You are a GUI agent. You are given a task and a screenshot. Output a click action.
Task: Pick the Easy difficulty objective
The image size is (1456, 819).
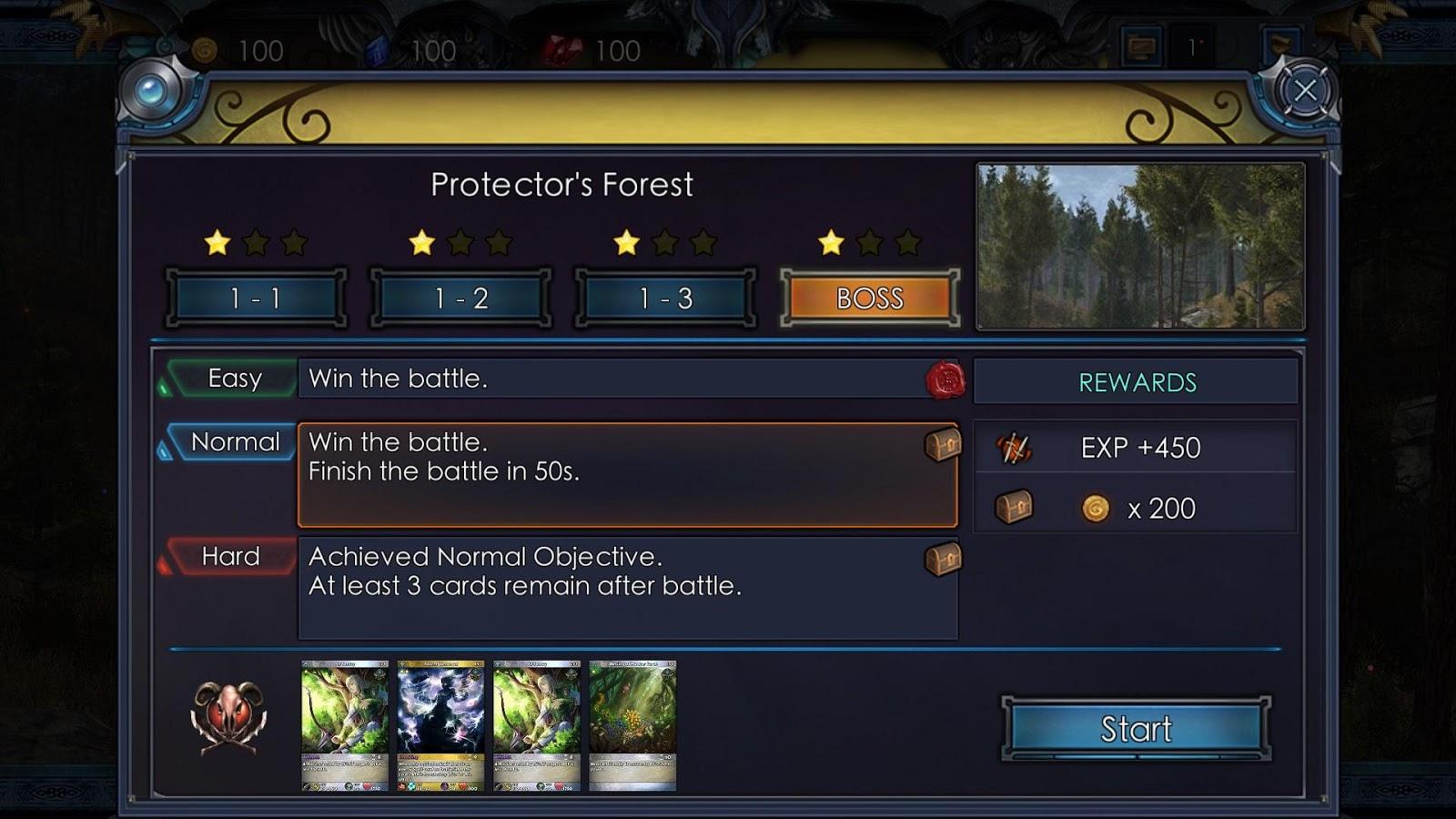pos(235,379)
